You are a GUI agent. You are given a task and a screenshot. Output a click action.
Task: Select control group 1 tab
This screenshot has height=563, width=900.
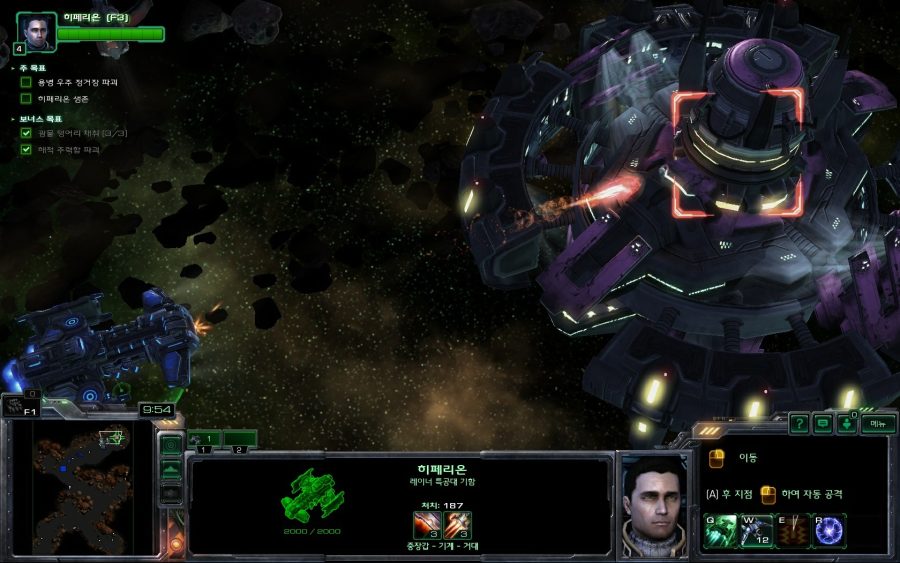coord(205,438)
